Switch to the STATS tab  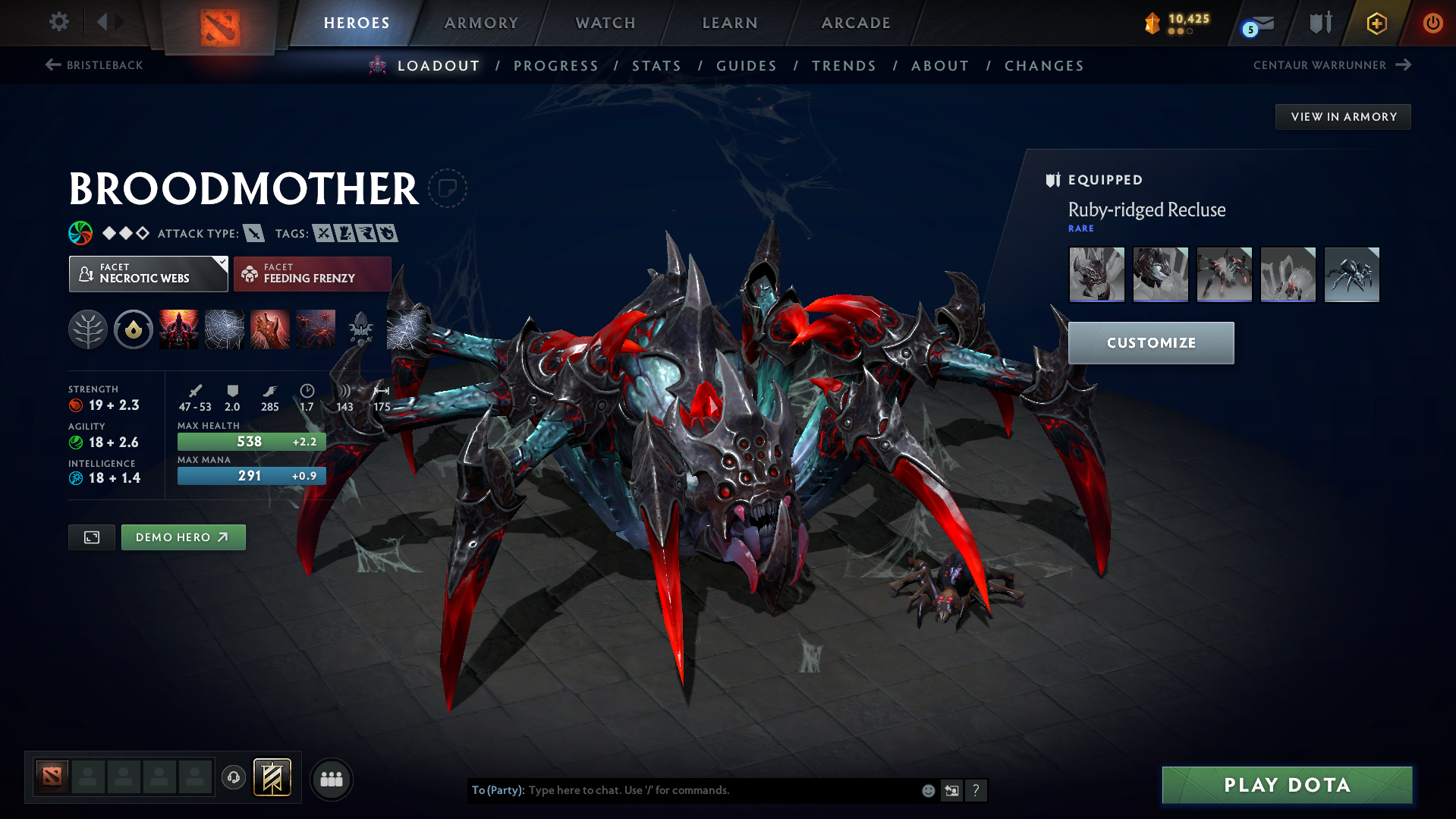click(x=656, y=65)
